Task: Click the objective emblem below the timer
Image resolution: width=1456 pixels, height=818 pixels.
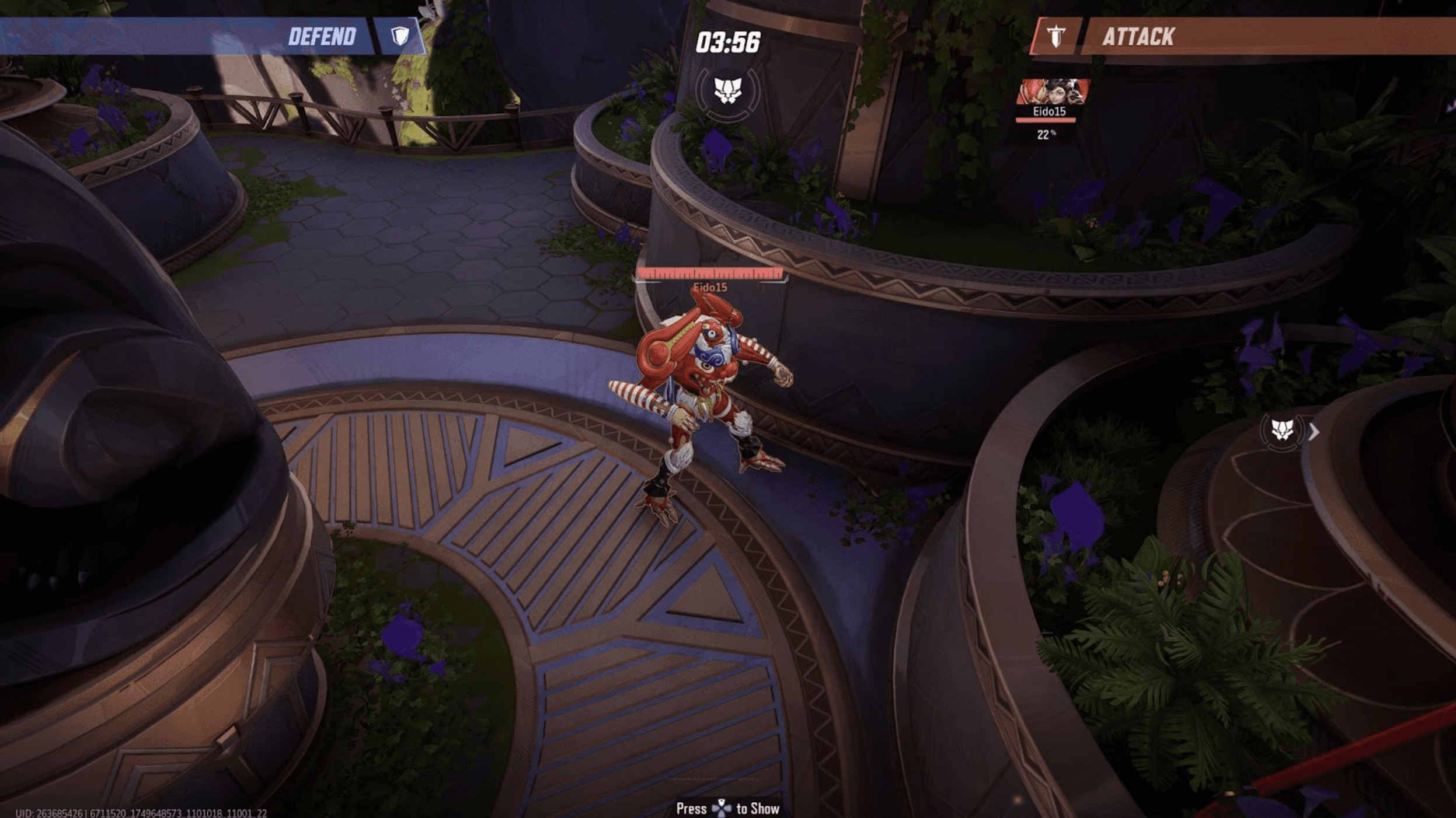Action: [728, 90]
